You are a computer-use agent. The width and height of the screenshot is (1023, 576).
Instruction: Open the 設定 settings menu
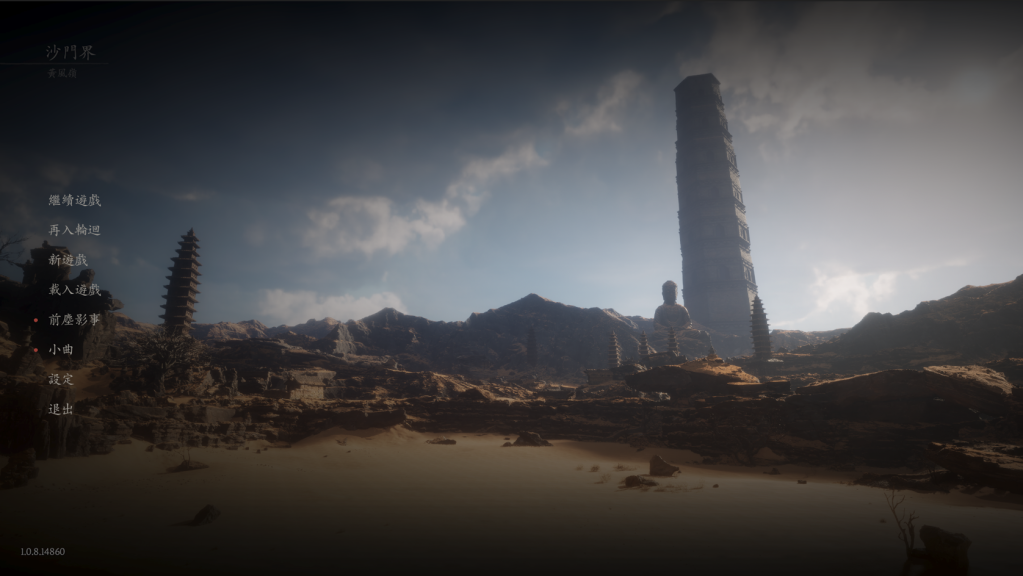(x=61, y=379)
